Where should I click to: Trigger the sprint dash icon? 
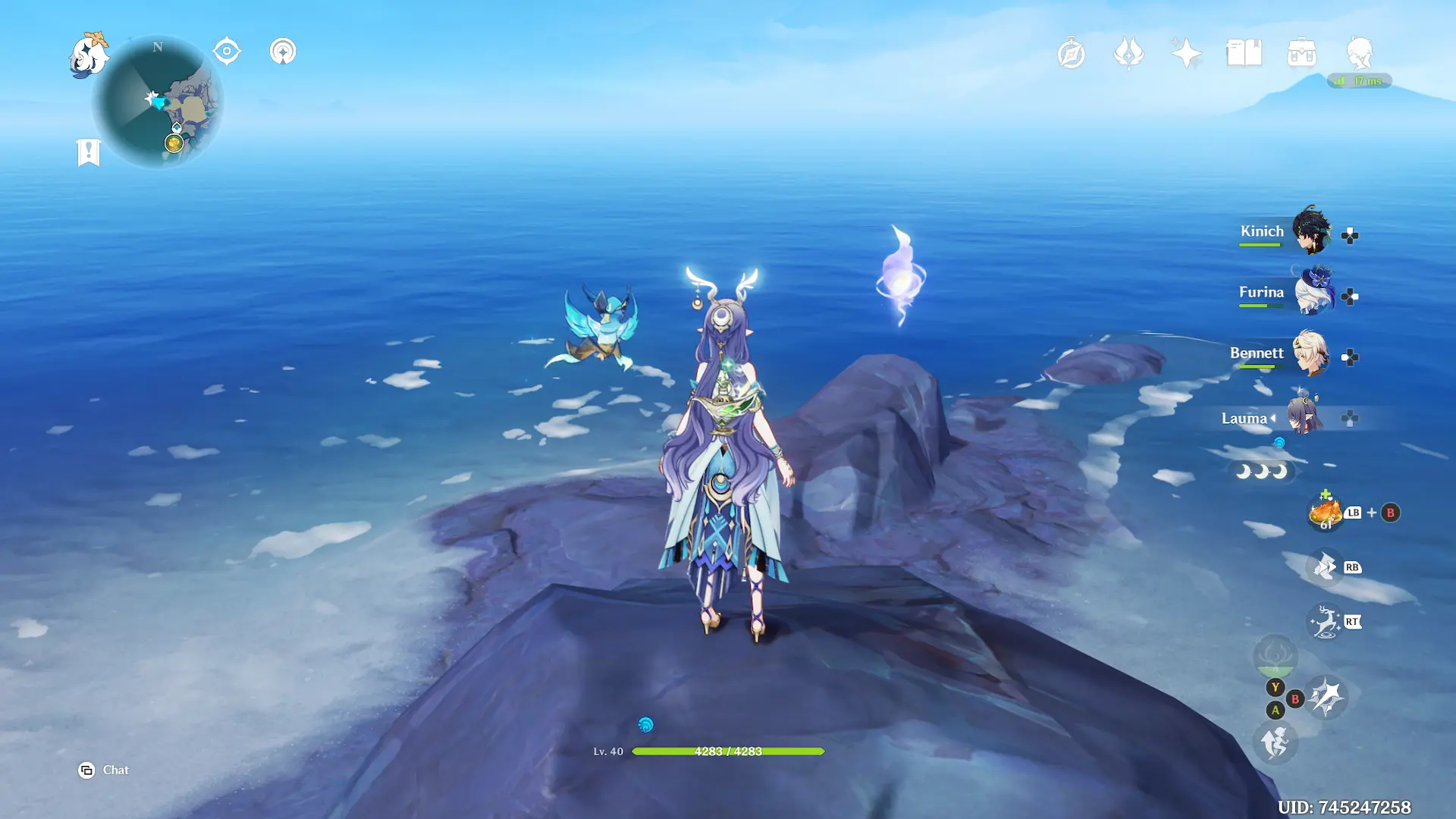coord(1276,742)
